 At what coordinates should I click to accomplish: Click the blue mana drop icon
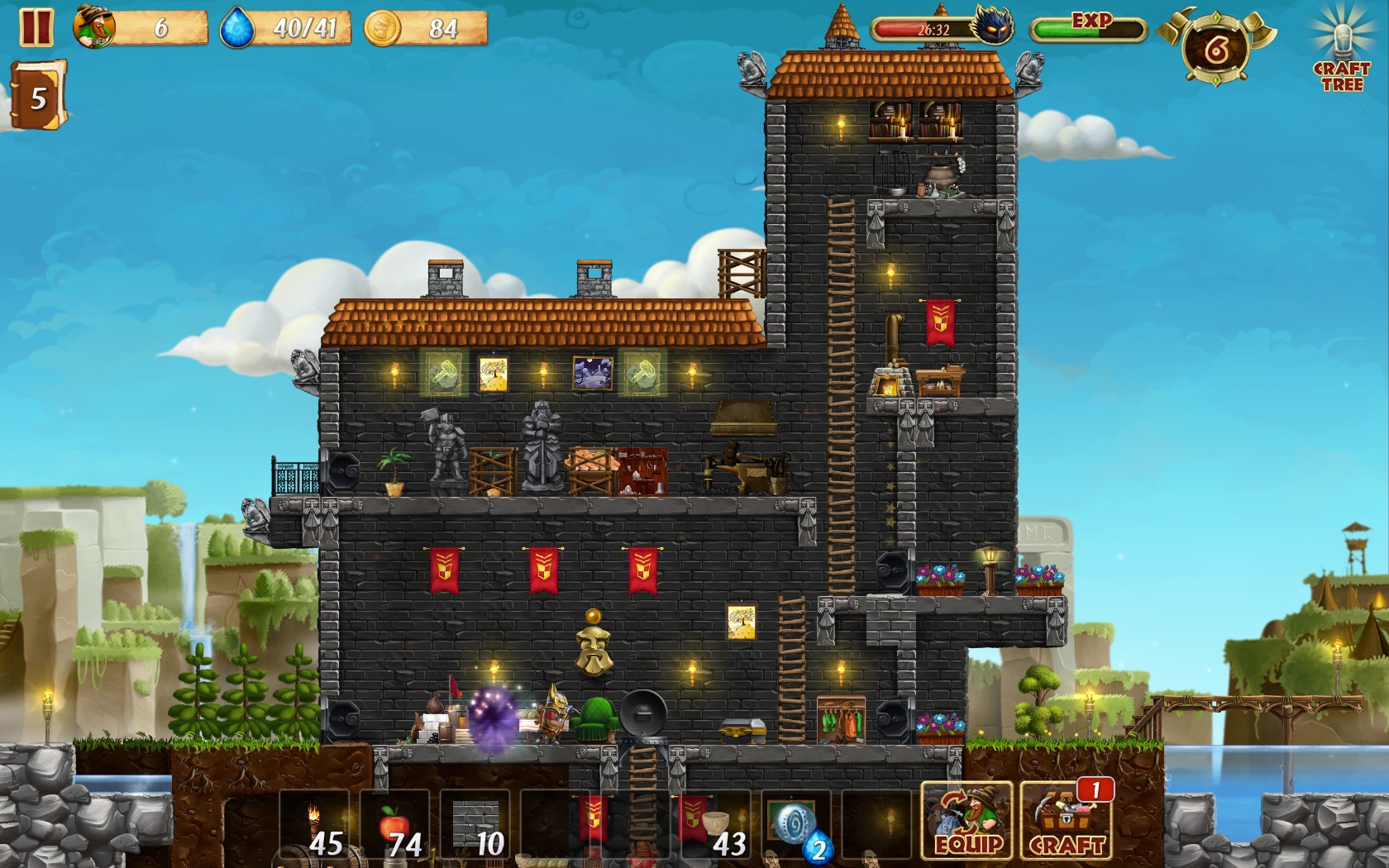237,28
